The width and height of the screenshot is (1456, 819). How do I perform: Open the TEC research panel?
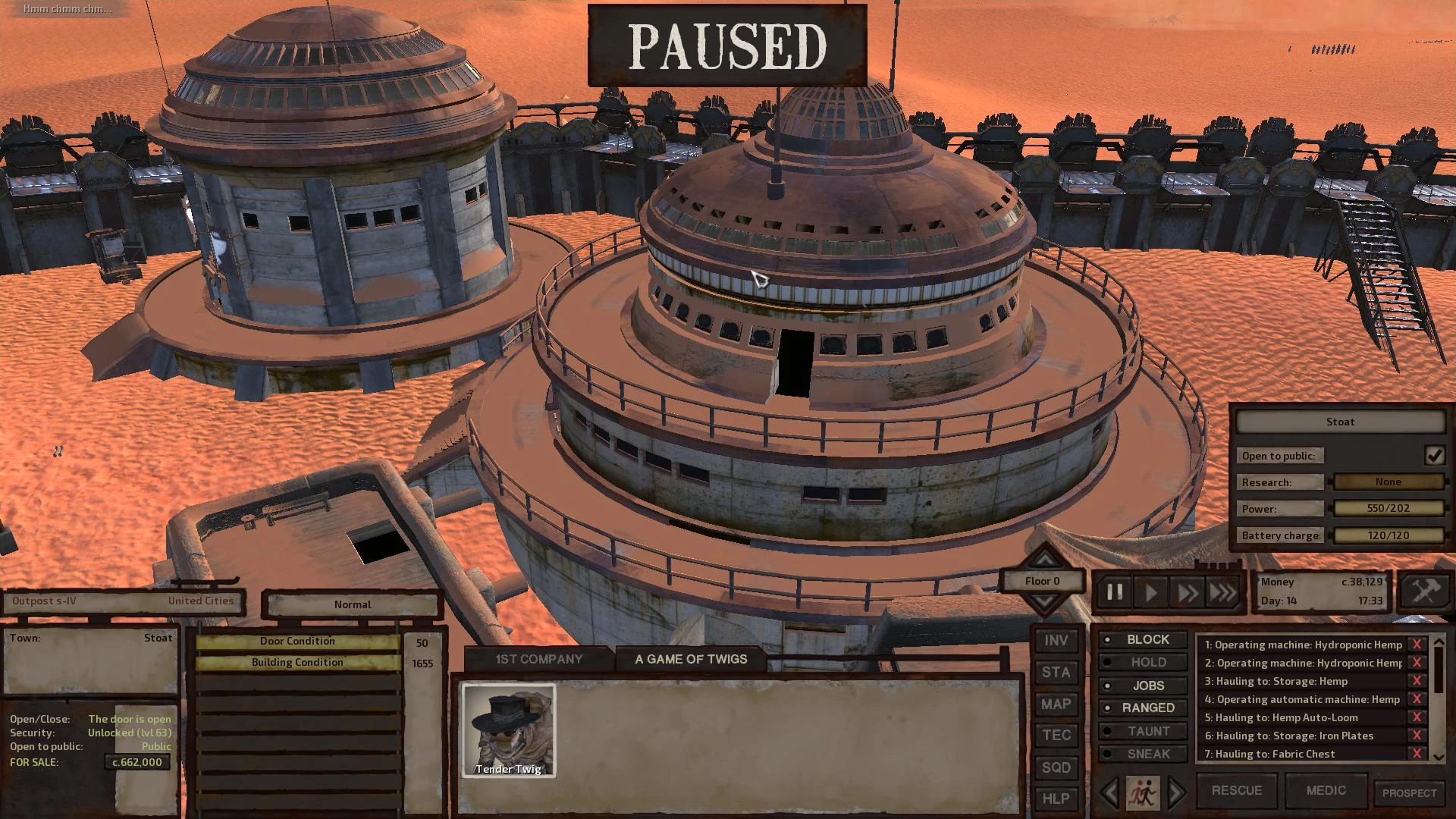click(1056, 736)
